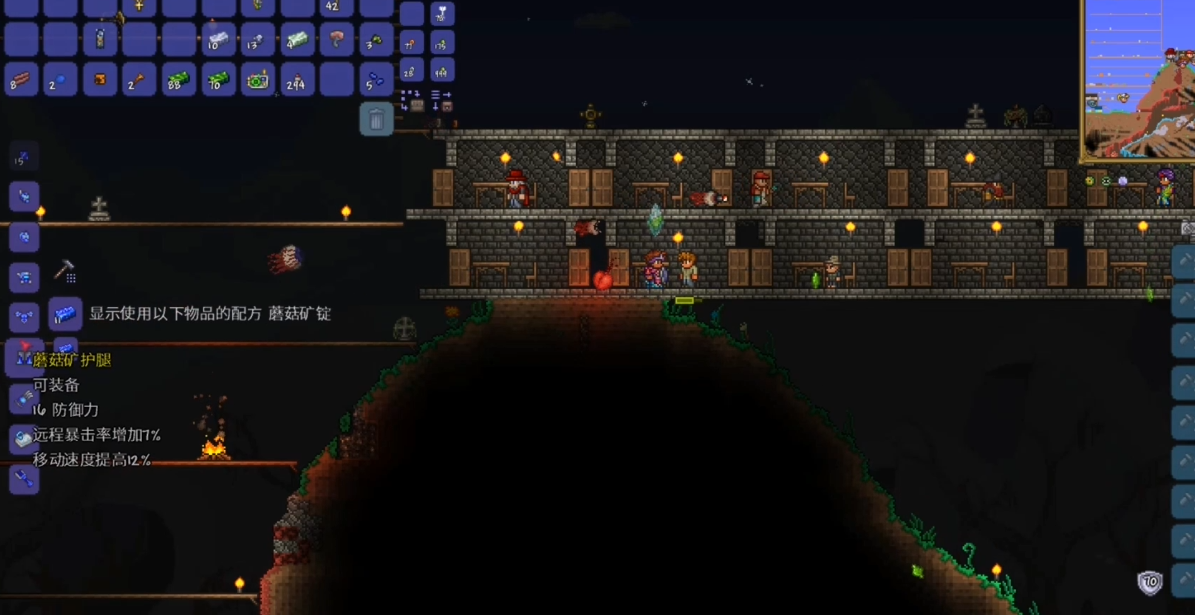Viewport: 1195px width, 615px height.
Task: Select the mushroom item slot
Action: [337, 40]
